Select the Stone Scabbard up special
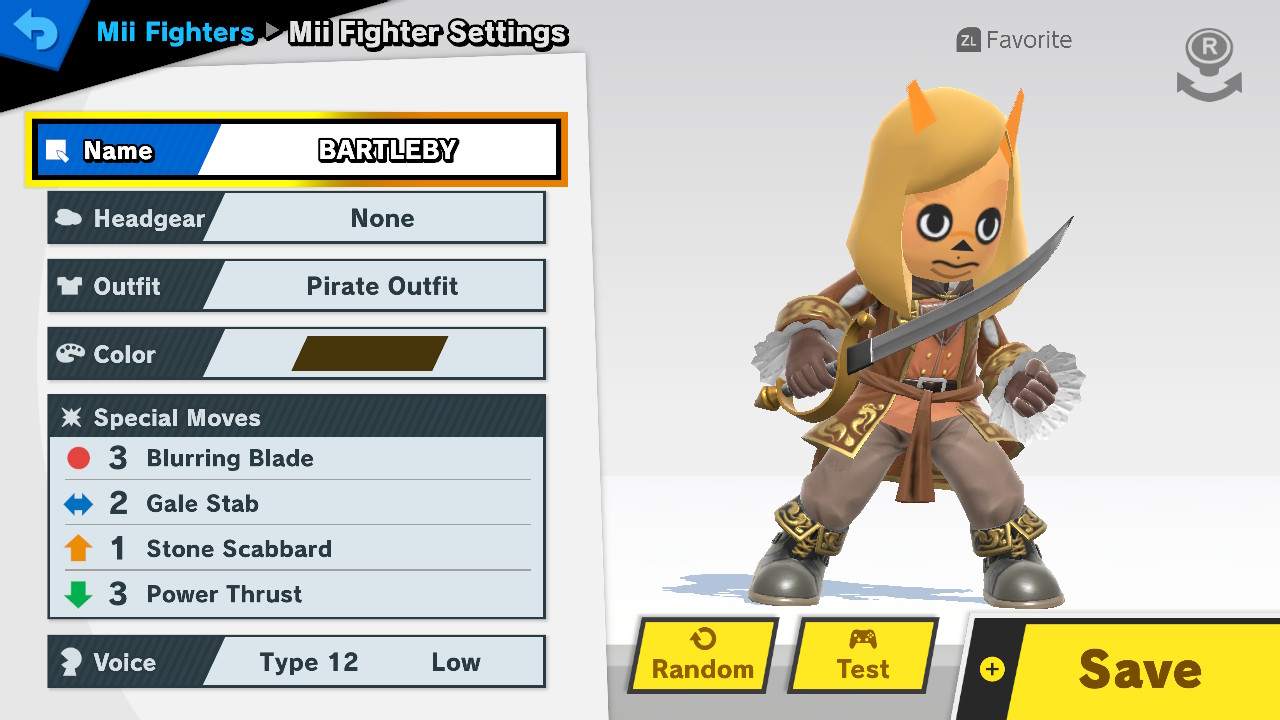 [x=297, y=548]
